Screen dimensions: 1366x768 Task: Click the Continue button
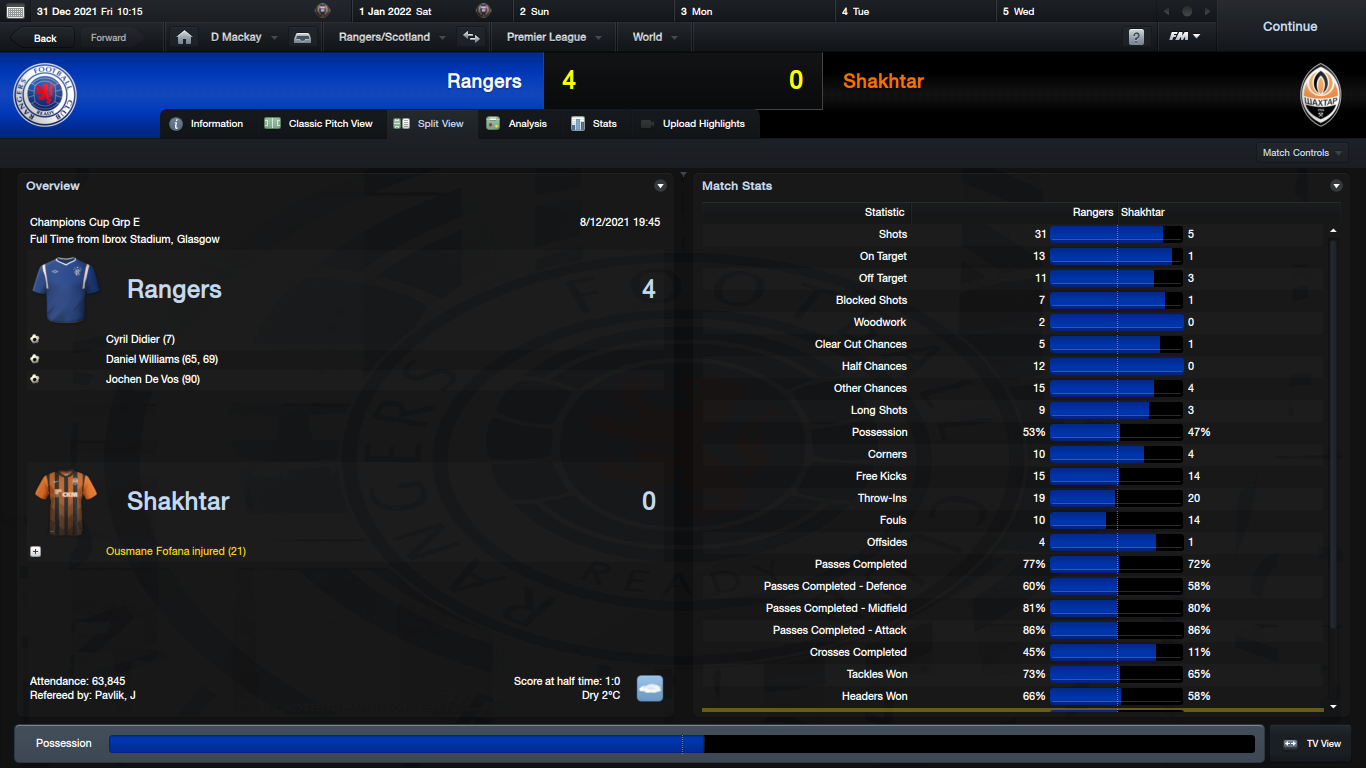[1289, 27]
